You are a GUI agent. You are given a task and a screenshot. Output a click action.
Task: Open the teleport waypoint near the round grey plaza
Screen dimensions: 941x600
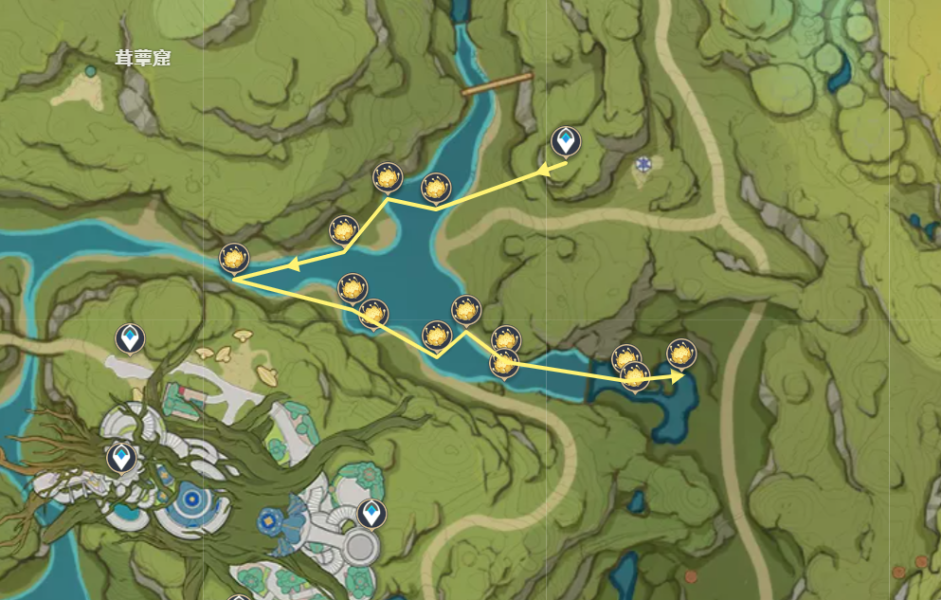click(369, 514)
